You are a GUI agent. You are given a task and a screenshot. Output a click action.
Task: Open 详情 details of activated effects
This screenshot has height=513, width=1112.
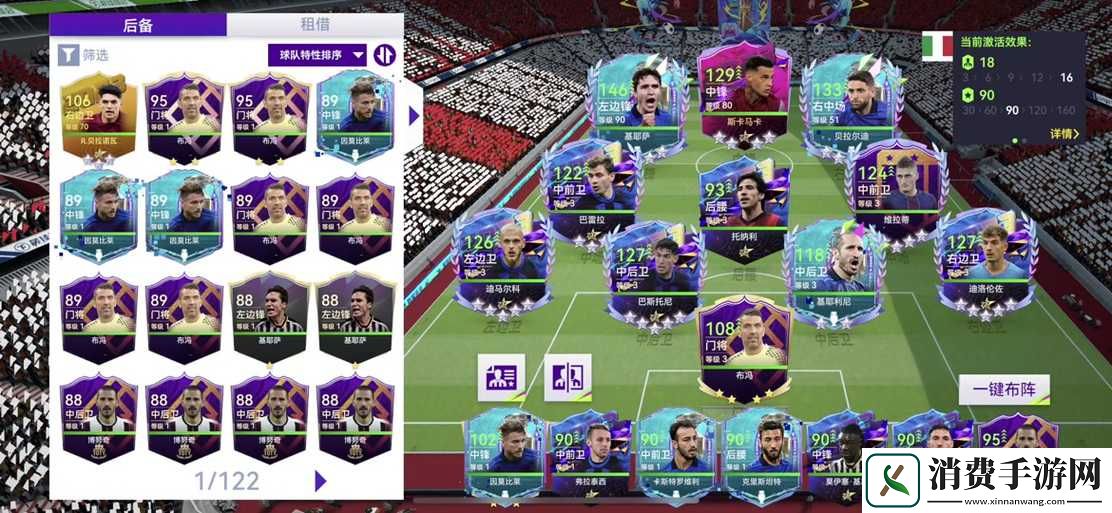point(1064,133)
